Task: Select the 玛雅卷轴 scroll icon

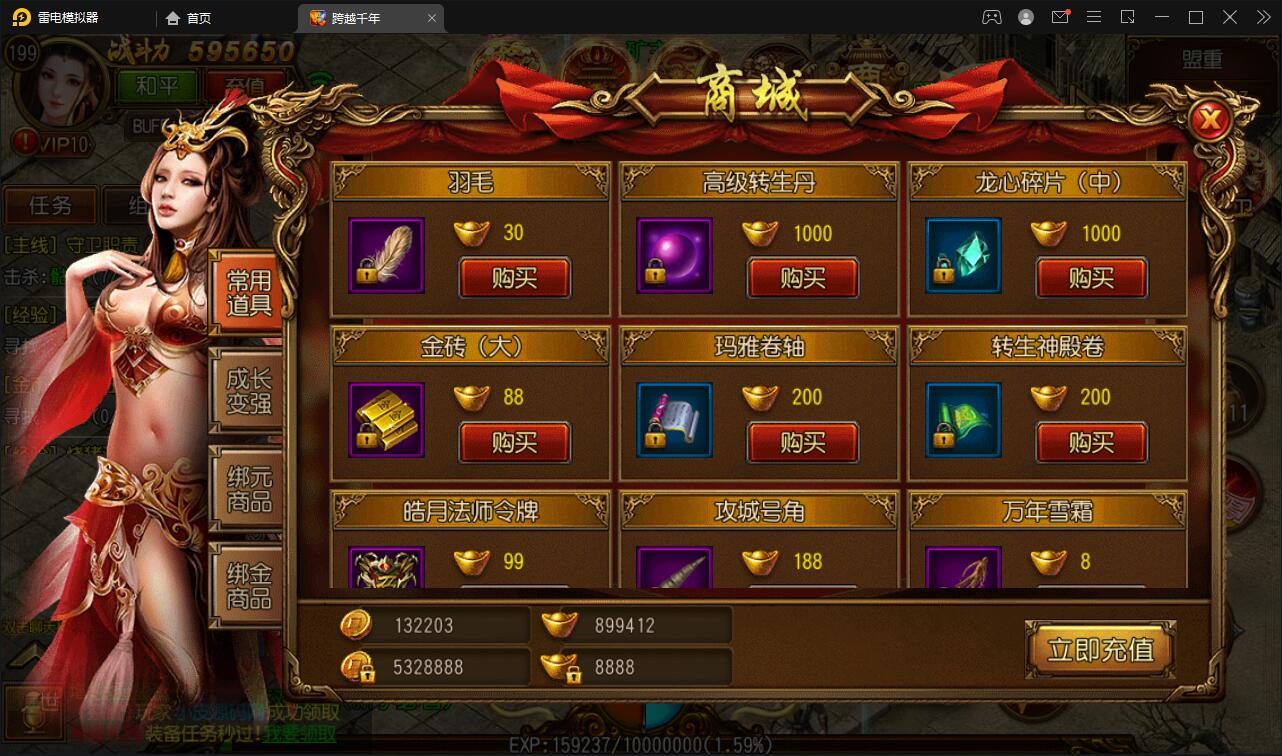Action: click(x=674, y=420)
